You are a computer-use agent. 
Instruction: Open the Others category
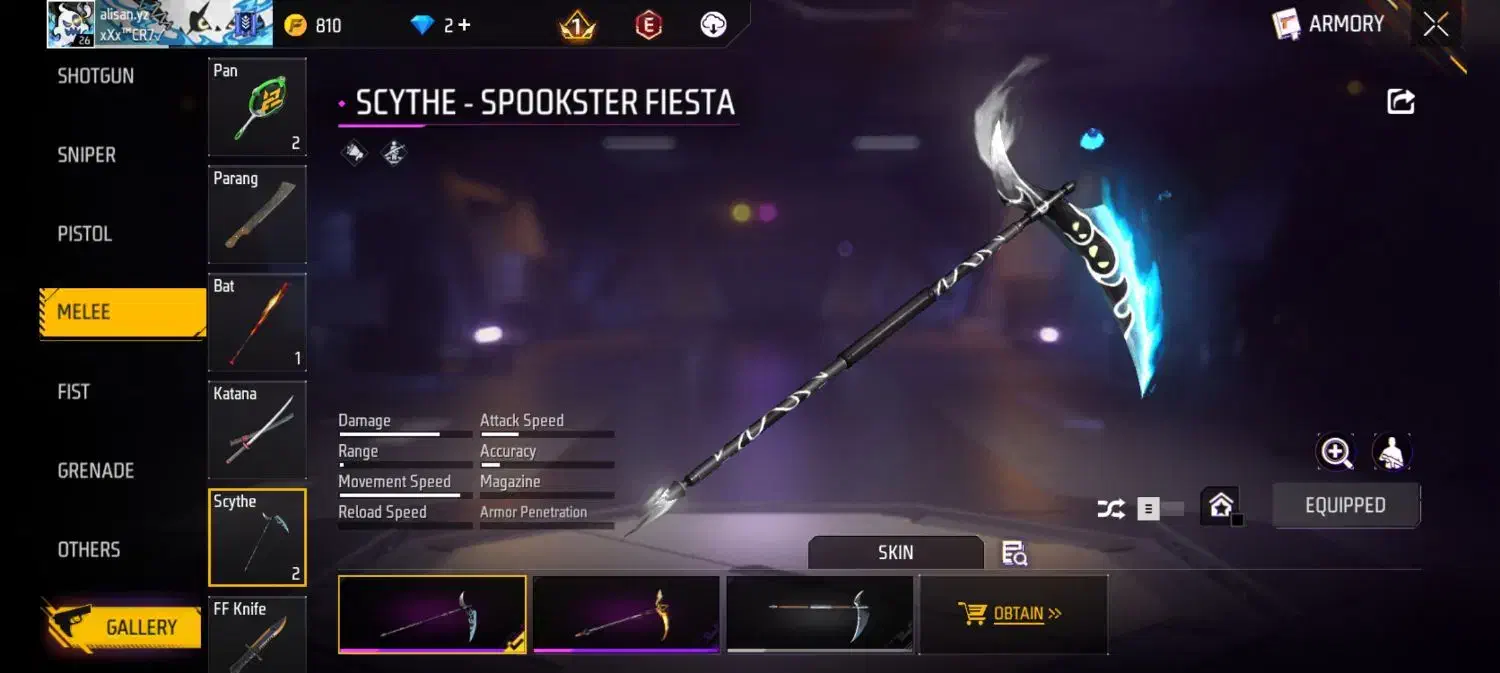89,549
